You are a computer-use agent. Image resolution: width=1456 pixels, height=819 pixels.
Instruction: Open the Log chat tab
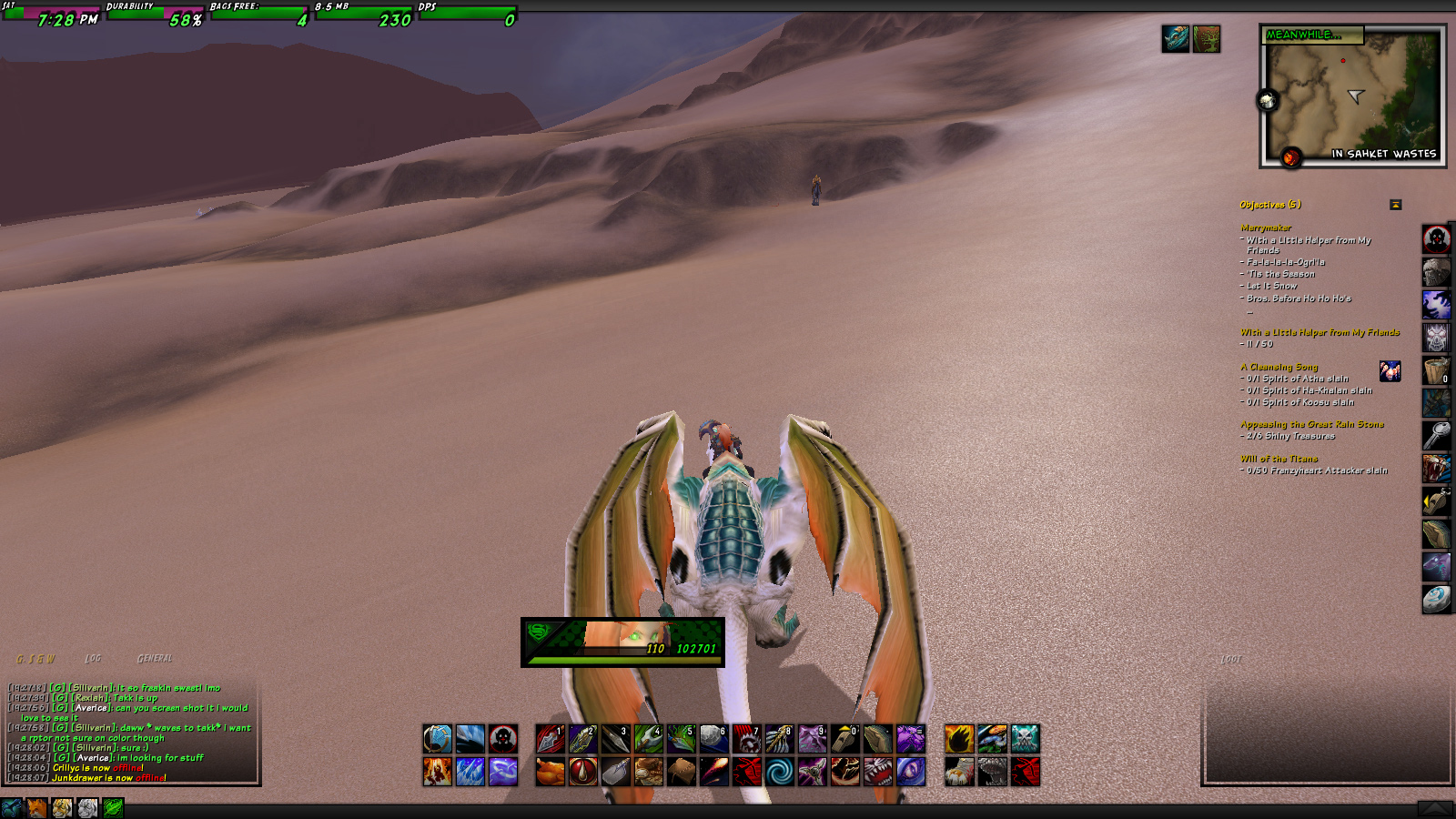point(93,658)
